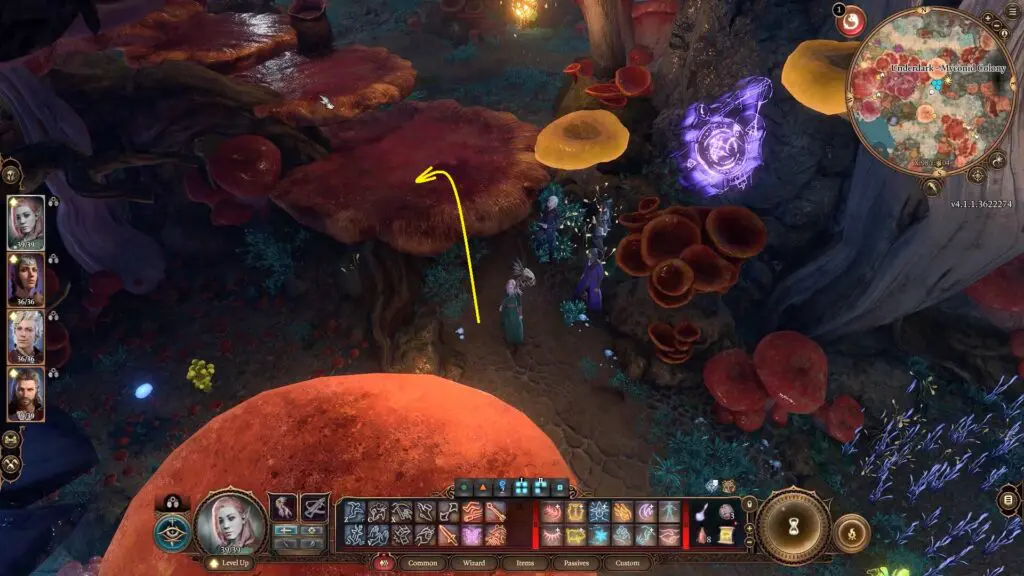
Task: Switch hotbar to the Wizard tab
Action: click(x=480, y=564)
